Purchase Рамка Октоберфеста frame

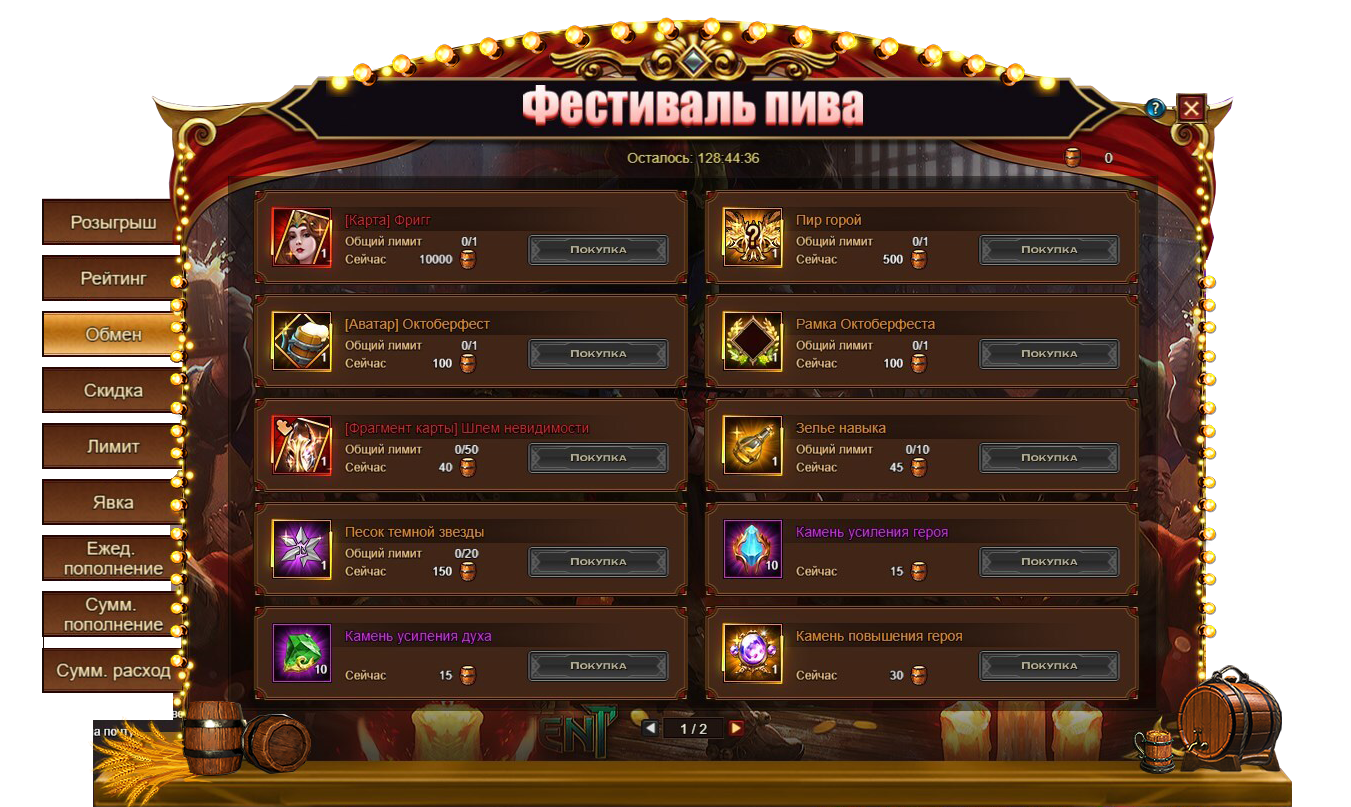pos(1049,354)
